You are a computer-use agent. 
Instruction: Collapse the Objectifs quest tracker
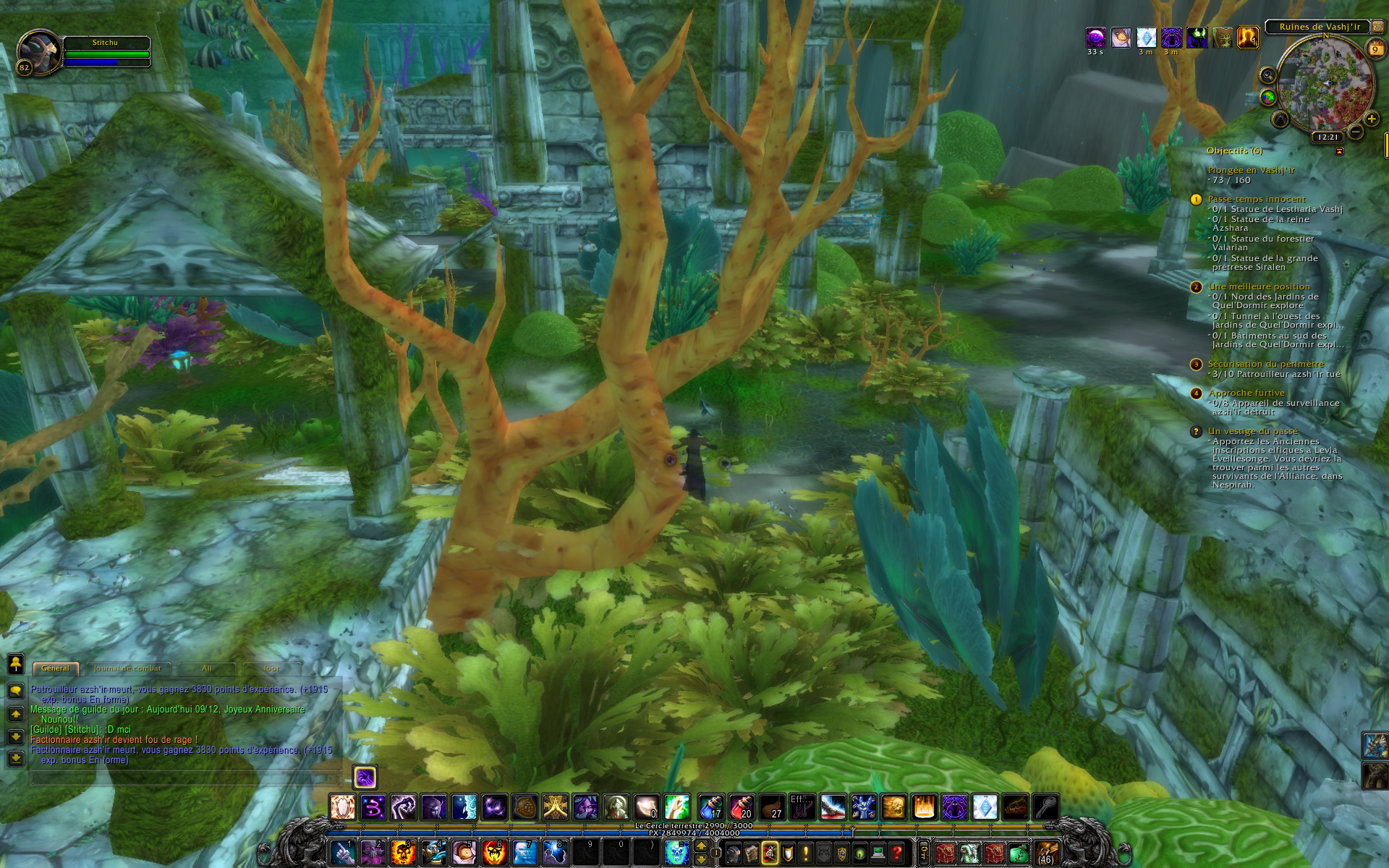click(x=1339, y=151)
